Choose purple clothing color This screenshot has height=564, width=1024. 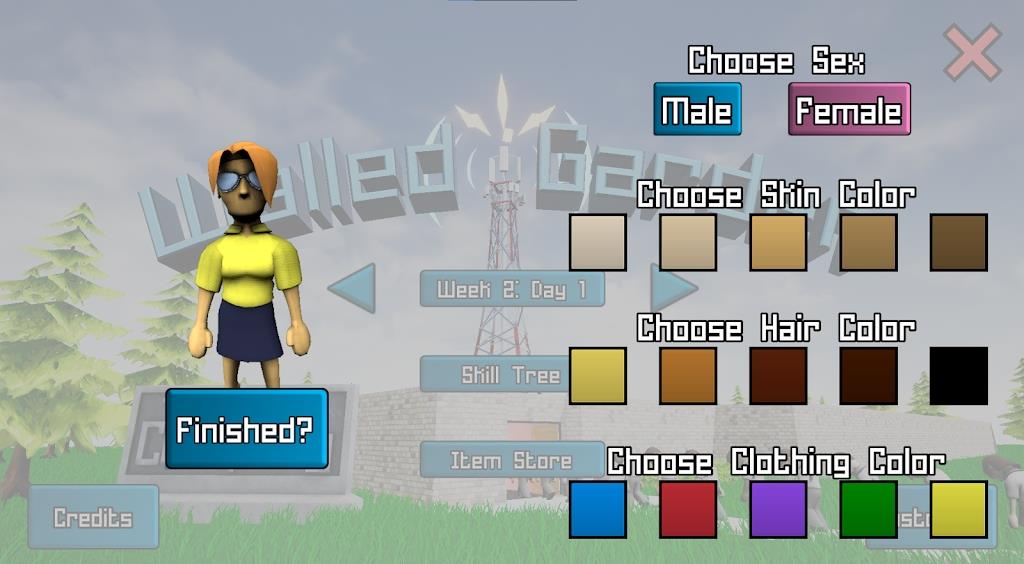(x=778, y=509)
